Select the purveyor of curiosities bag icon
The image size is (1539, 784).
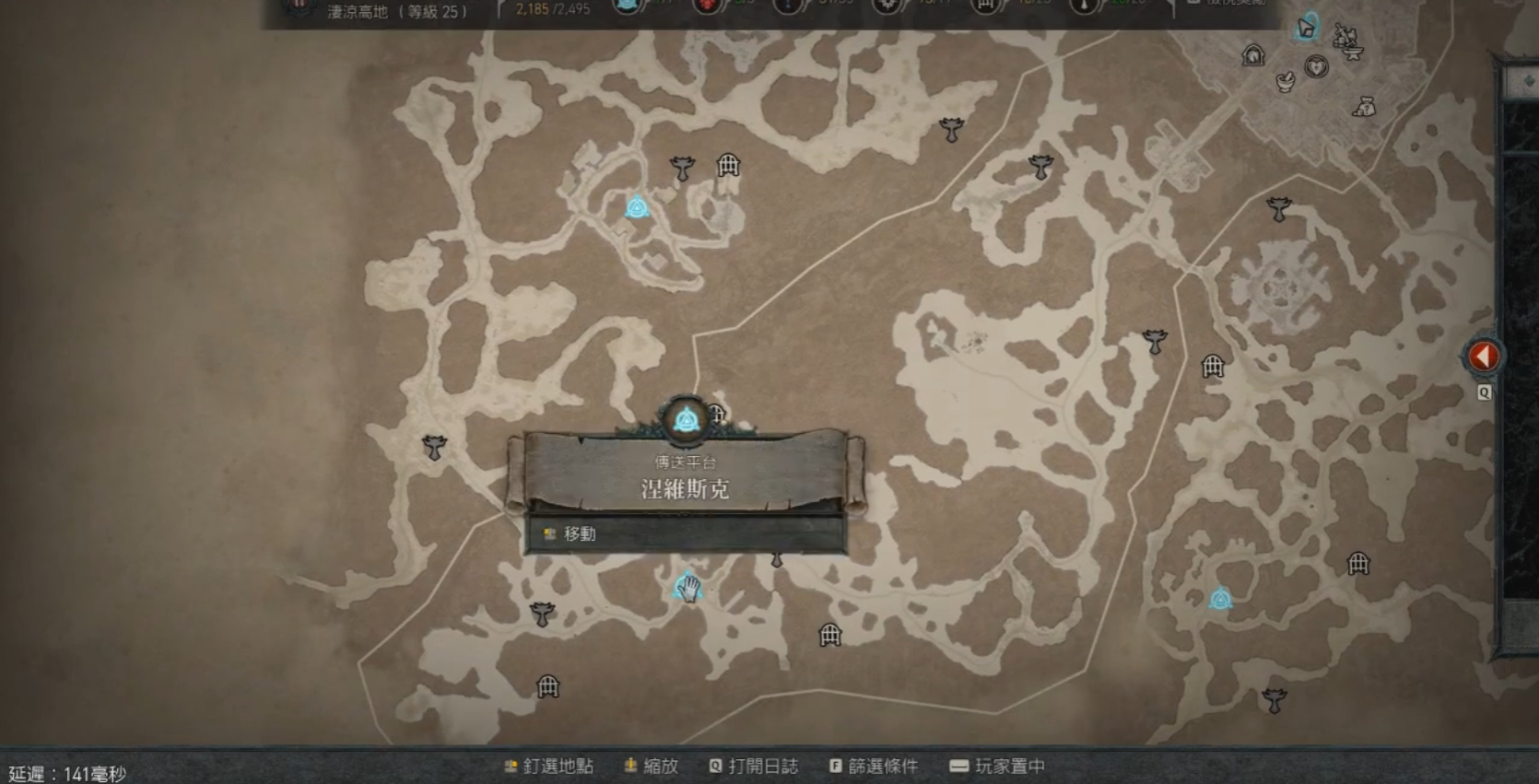click(x=1364, y=107)
